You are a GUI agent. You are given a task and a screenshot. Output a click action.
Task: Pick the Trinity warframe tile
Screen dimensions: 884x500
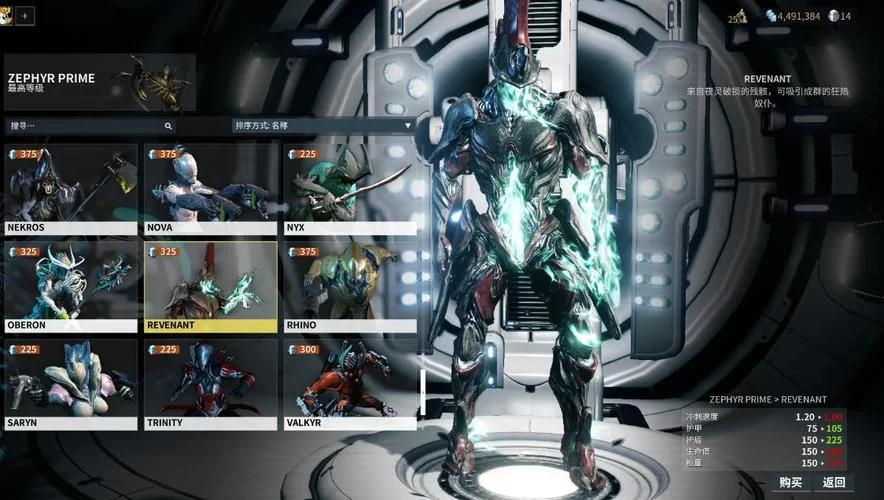[210, 382]
